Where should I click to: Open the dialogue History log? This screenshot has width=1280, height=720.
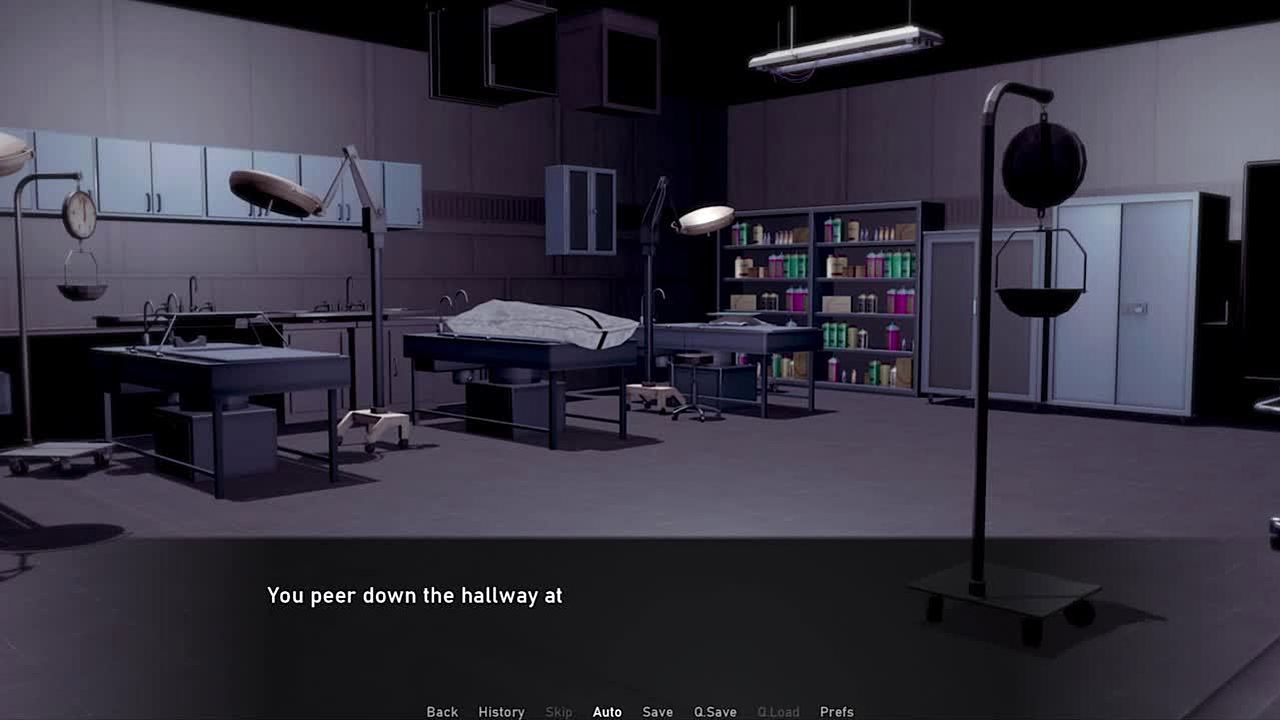coord(501,712)
